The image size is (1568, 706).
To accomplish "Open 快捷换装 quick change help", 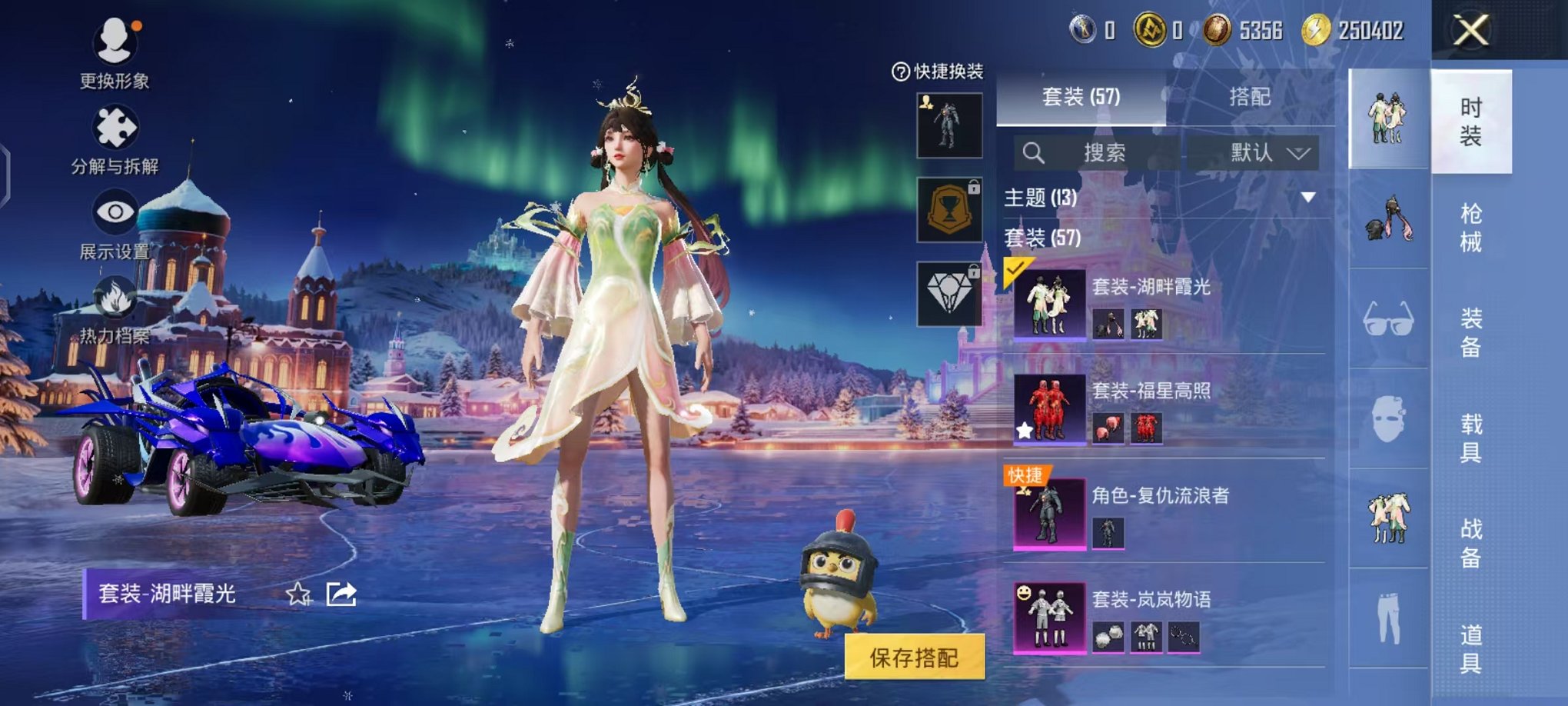I will [x=900, y=72].
